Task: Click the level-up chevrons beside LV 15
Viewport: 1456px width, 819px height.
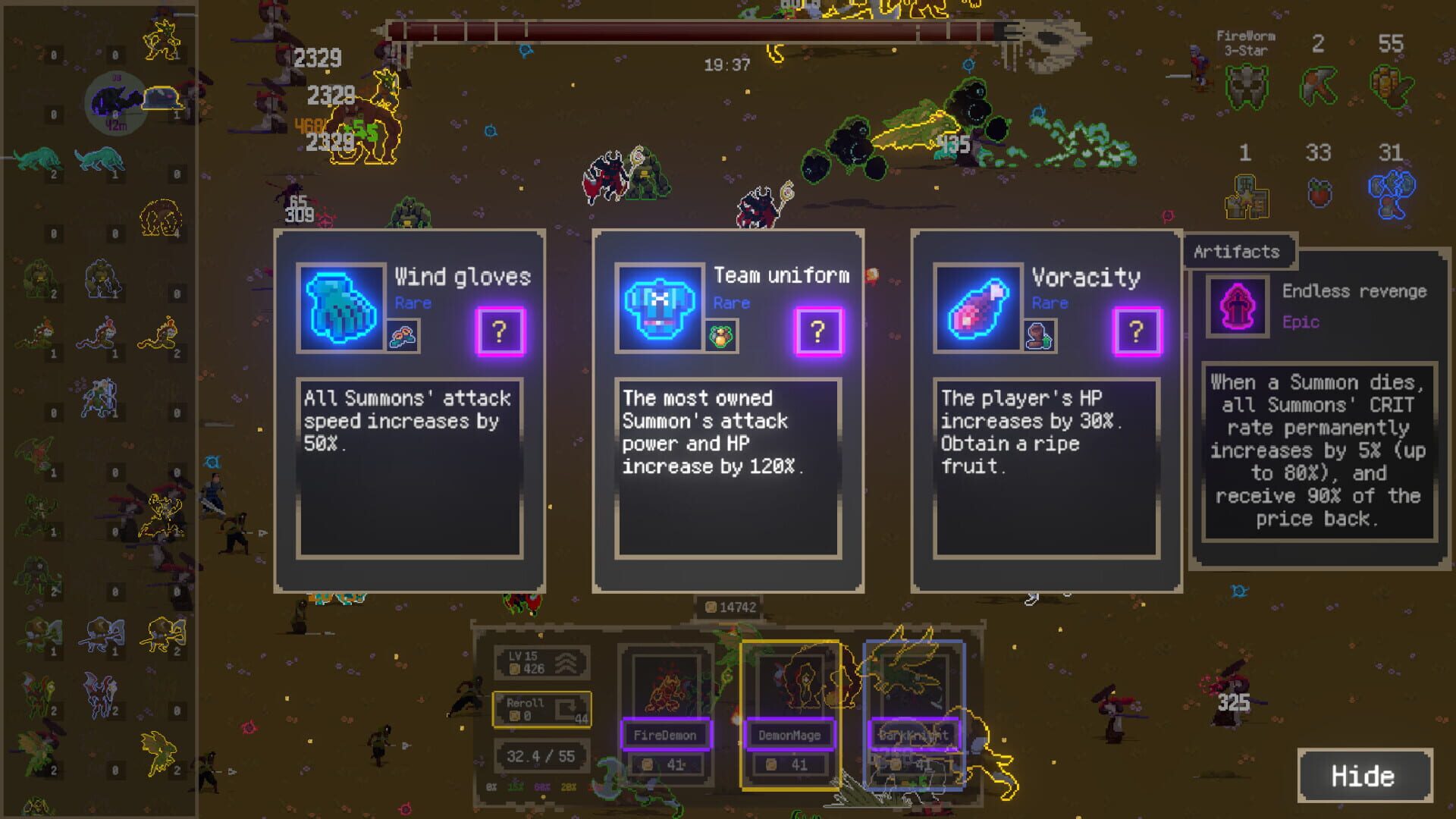Action: pyautogui.click(x=566, y=664)
